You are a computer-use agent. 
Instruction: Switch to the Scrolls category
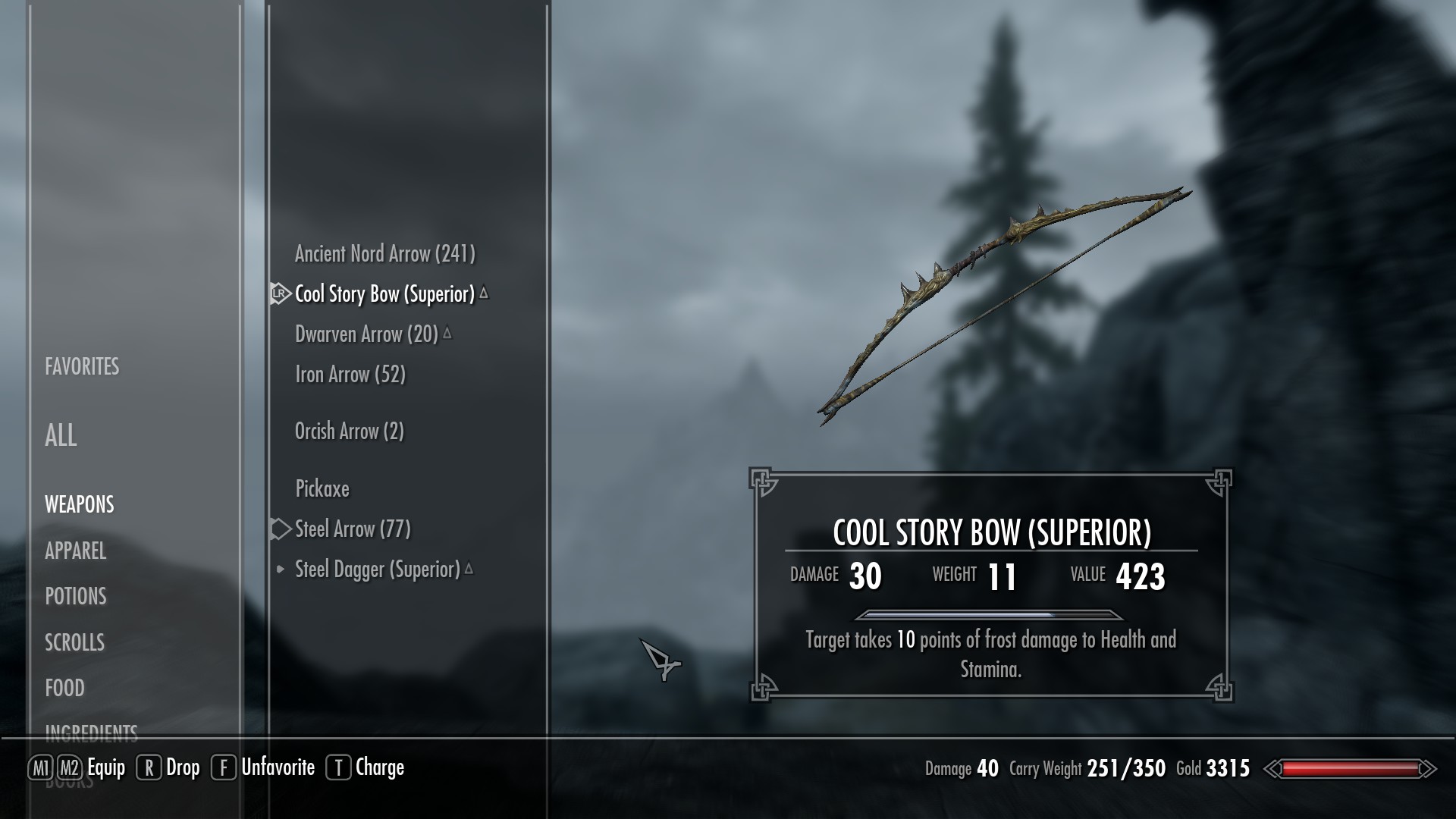click(x=74, y=643)
